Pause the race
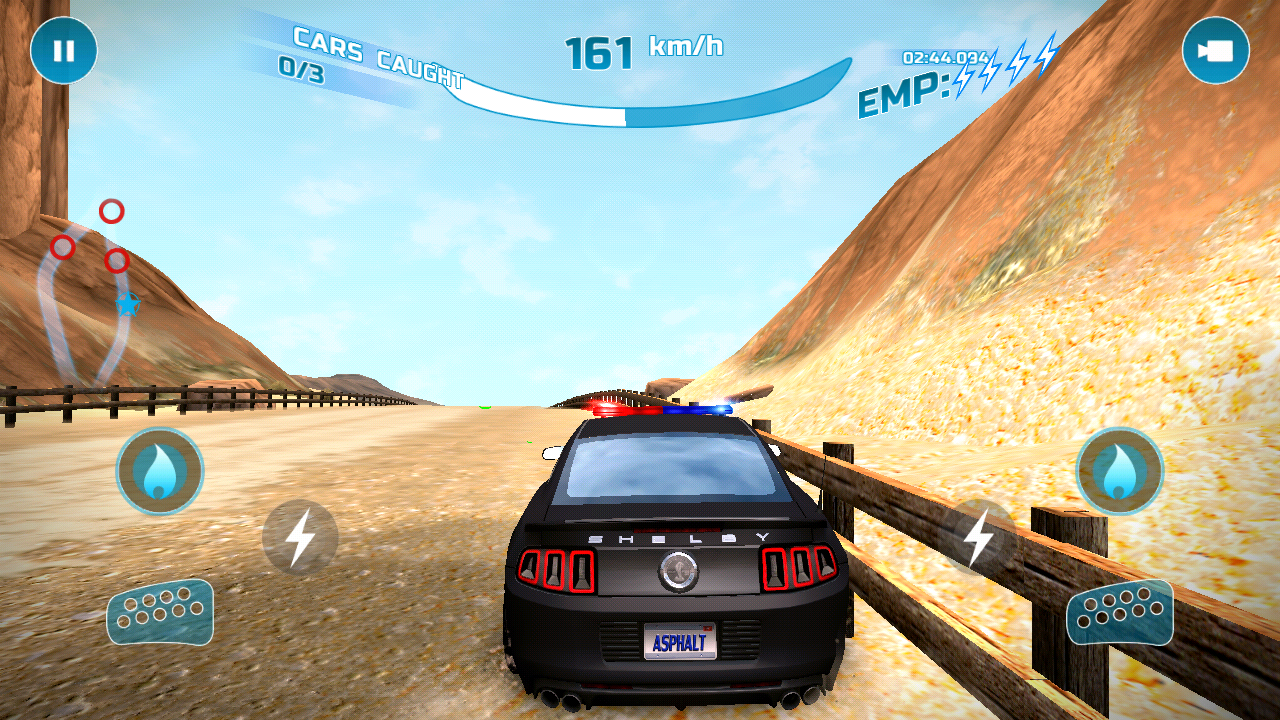This screenshot has width=1280, height=720. (64, 50)
